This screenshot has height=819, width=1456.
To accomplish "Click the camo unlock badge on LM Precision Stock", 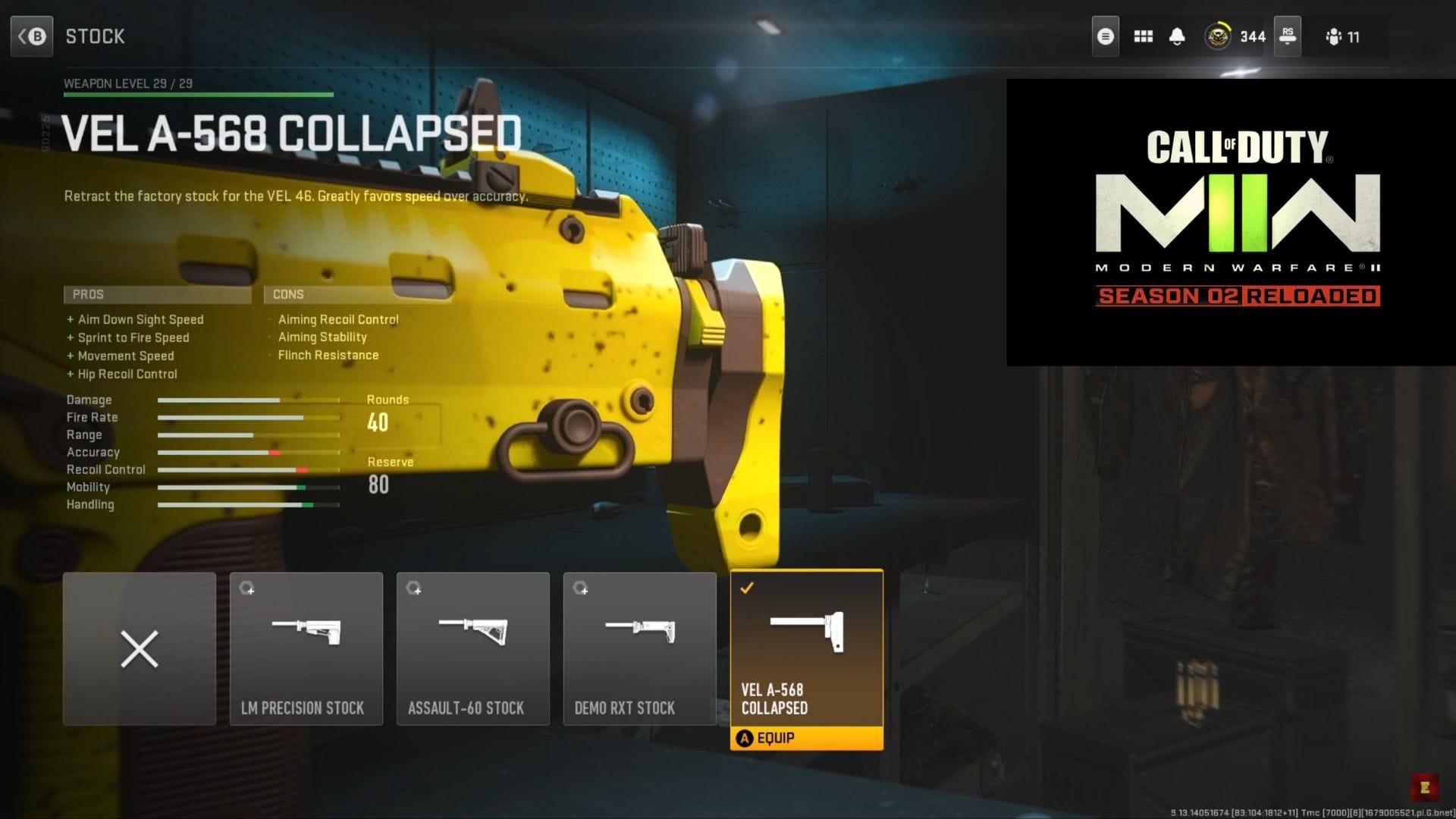I will [248, 589].
